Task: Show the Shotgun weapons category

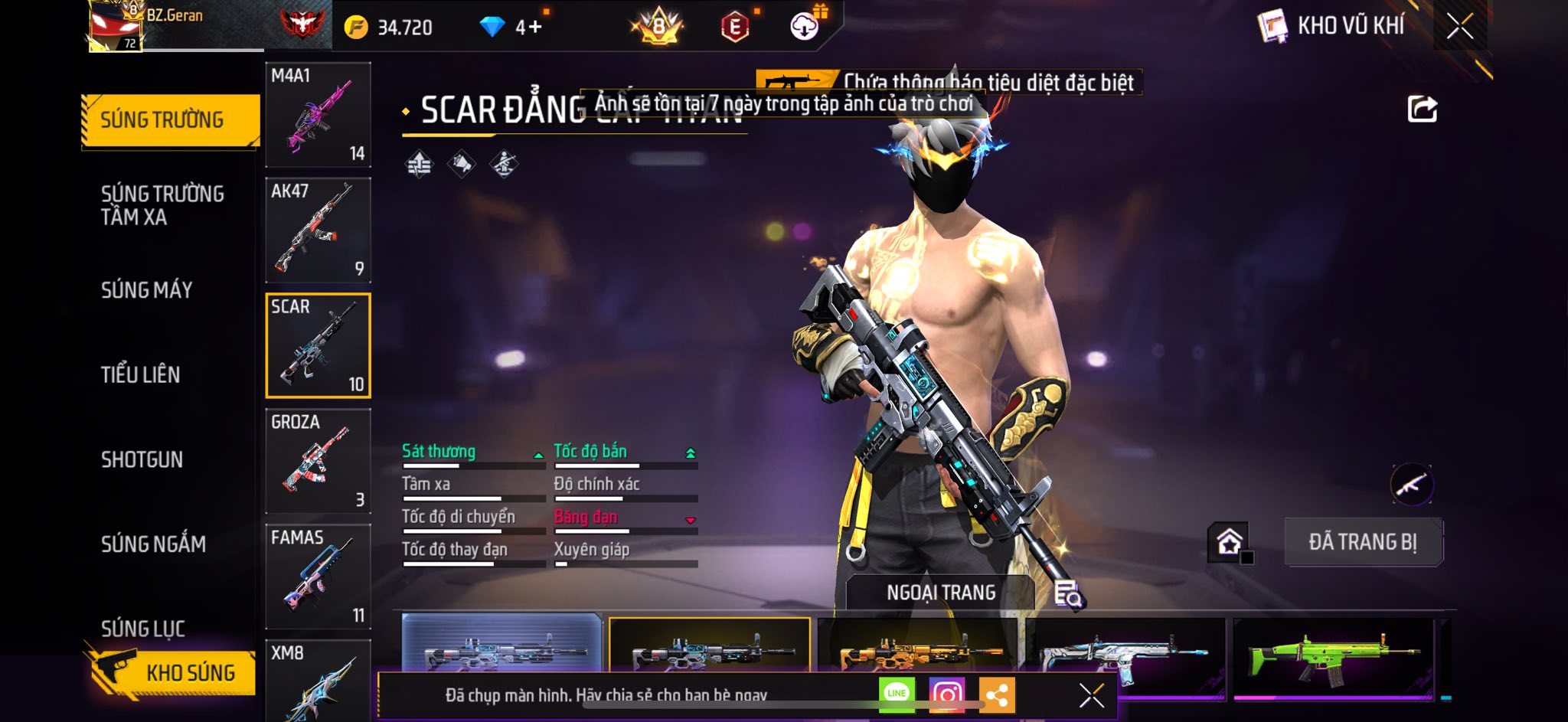Action: click(x=142, y=459)
